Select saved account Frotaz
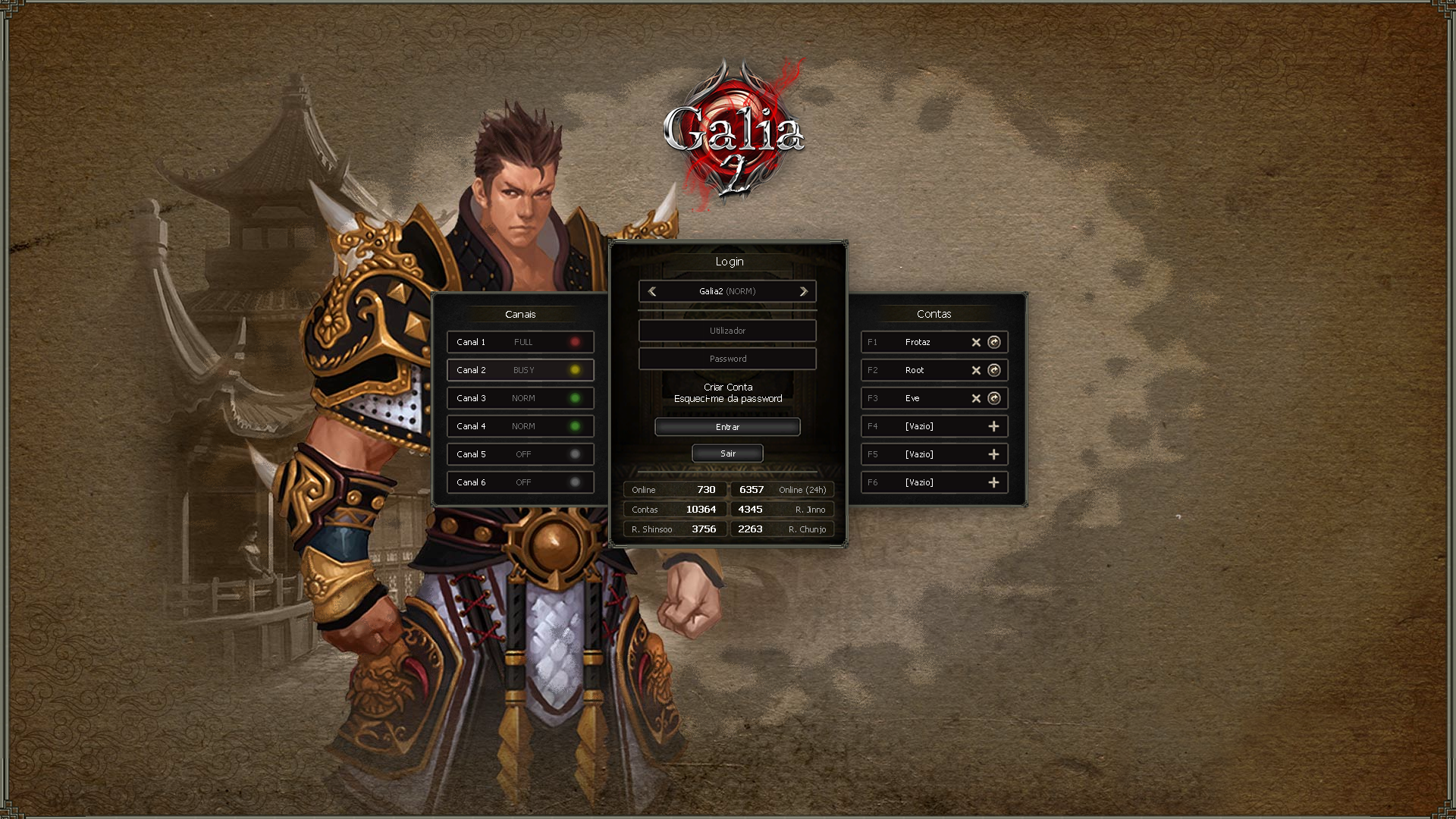1456x819 pixels. click(918, 342)
